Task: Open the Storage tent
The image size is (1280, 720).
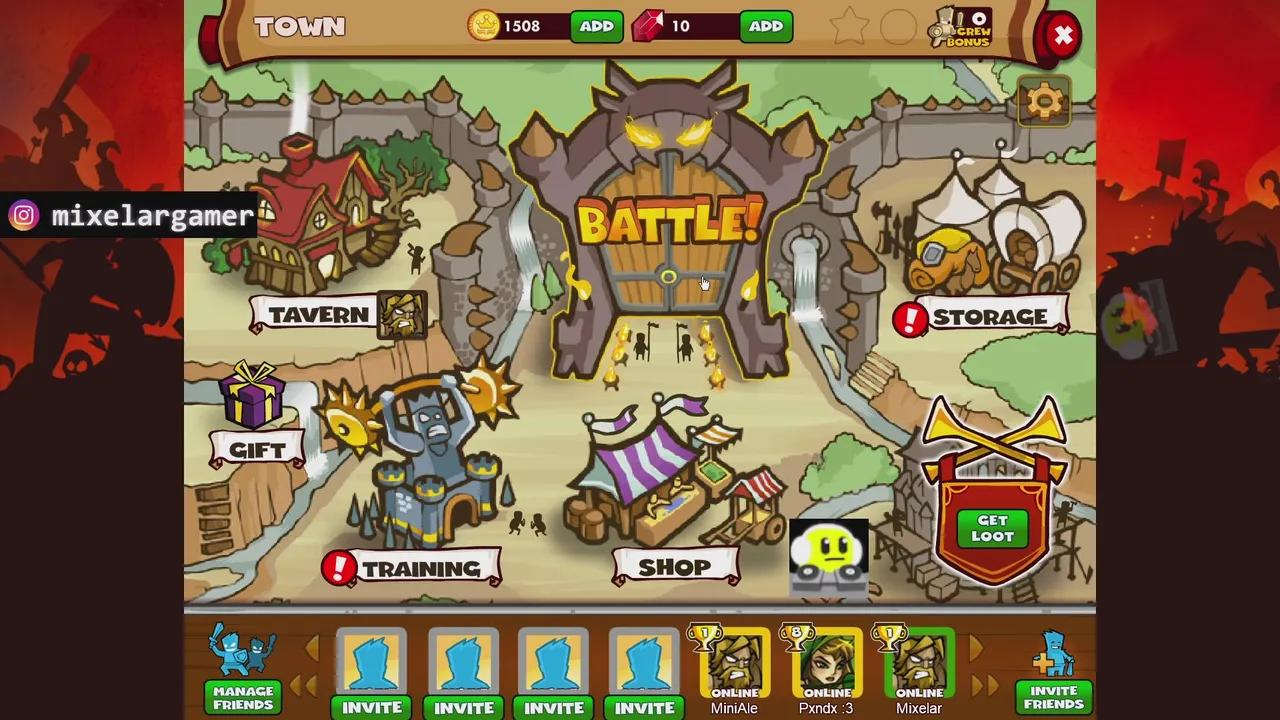Action: [989, 317]
